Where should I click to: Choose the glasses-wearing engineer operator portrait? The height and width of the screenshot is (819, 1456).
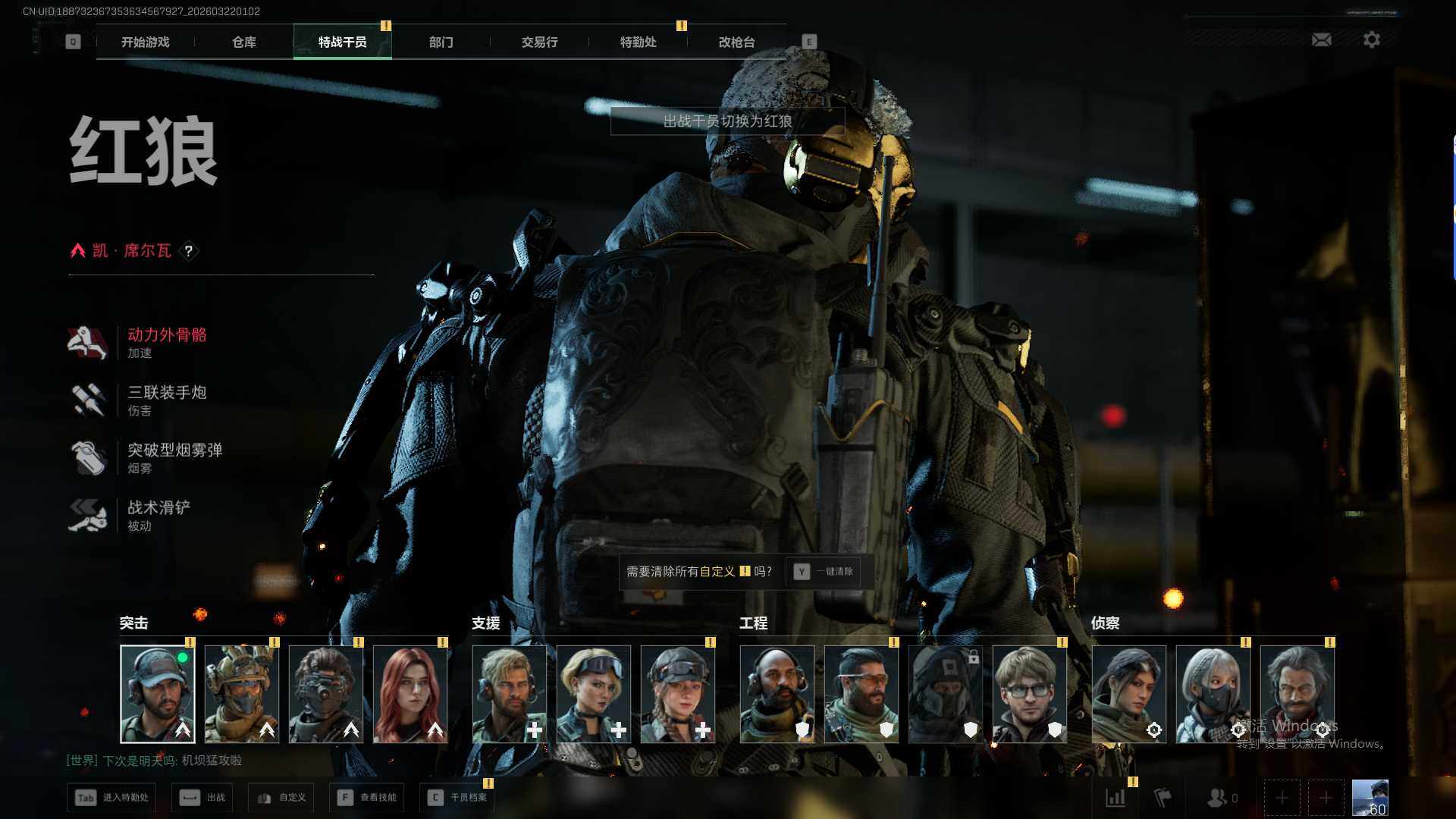[x=1029, y=694]
